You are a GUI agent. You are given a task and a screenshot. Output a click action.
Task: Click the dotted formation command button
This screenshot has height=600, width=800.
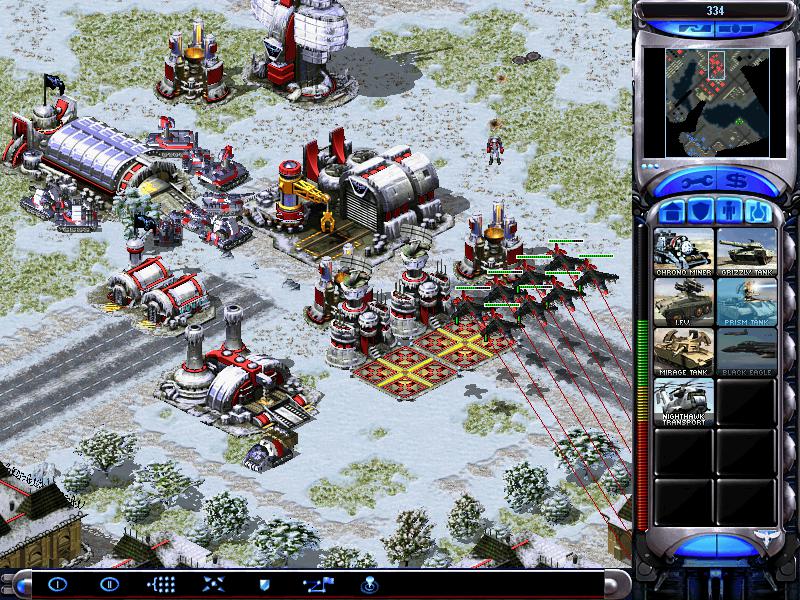click(x=160, y=584)
